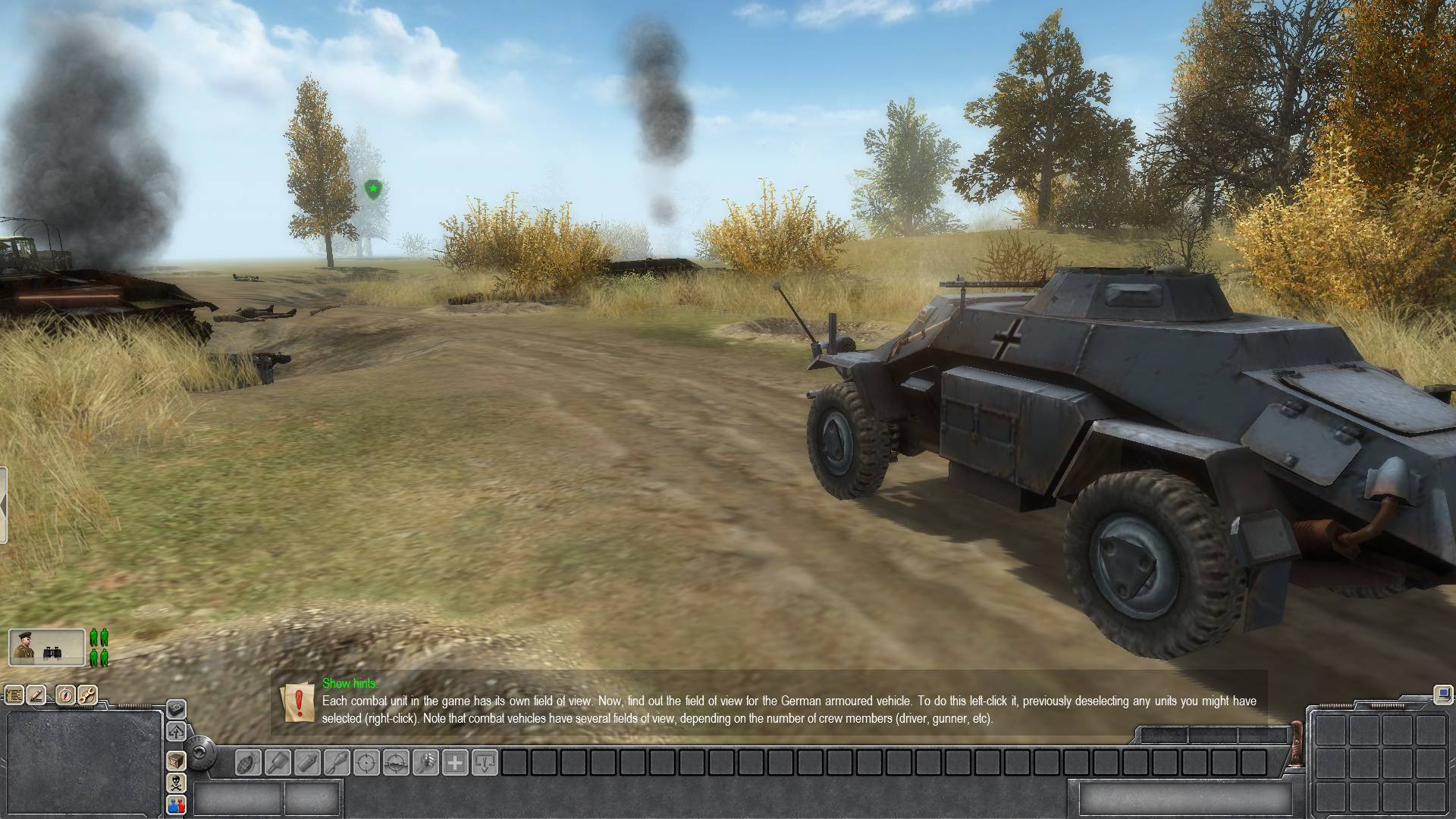The image size is (1456, 819).
Task: Click the medical plus heal icon
Action: point(455,762)
